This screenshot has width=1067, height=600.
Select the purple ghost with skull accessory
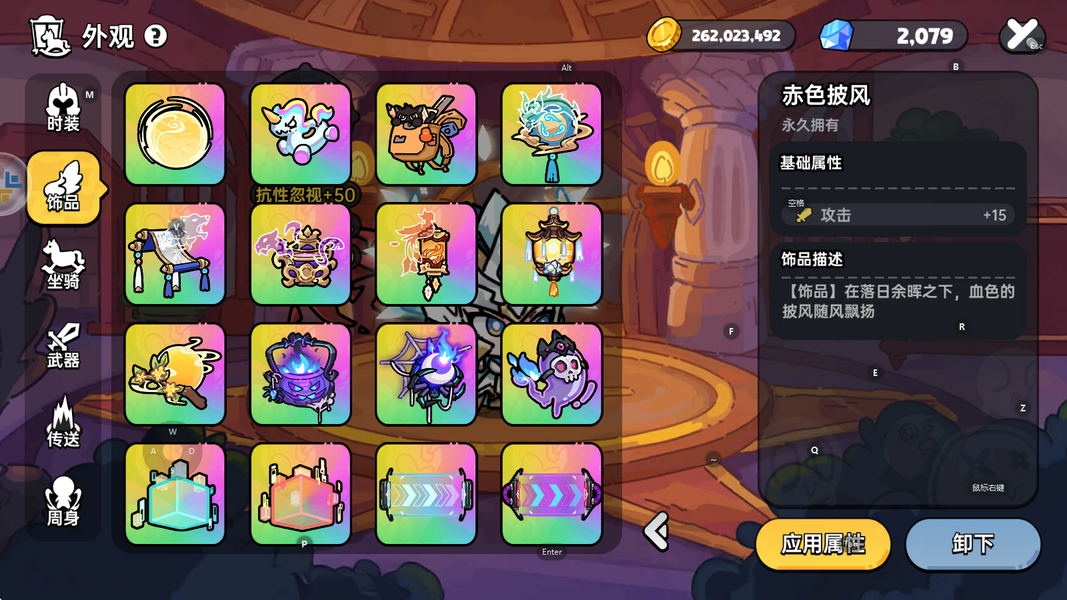(x=552, y=374)
